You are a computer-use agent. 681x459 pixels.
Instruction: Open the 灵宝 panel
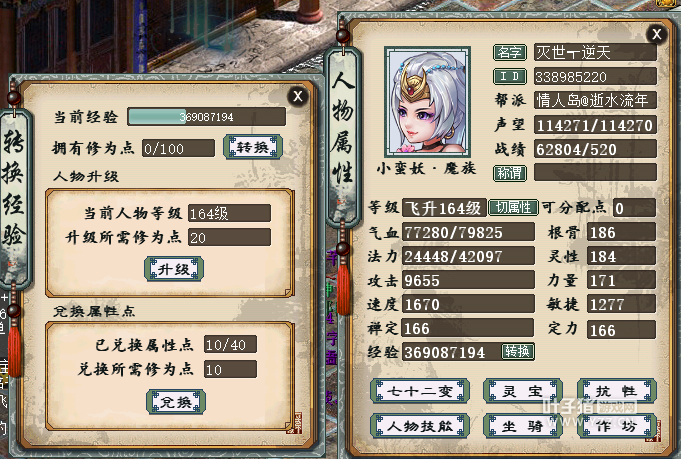tap(516, 391)
